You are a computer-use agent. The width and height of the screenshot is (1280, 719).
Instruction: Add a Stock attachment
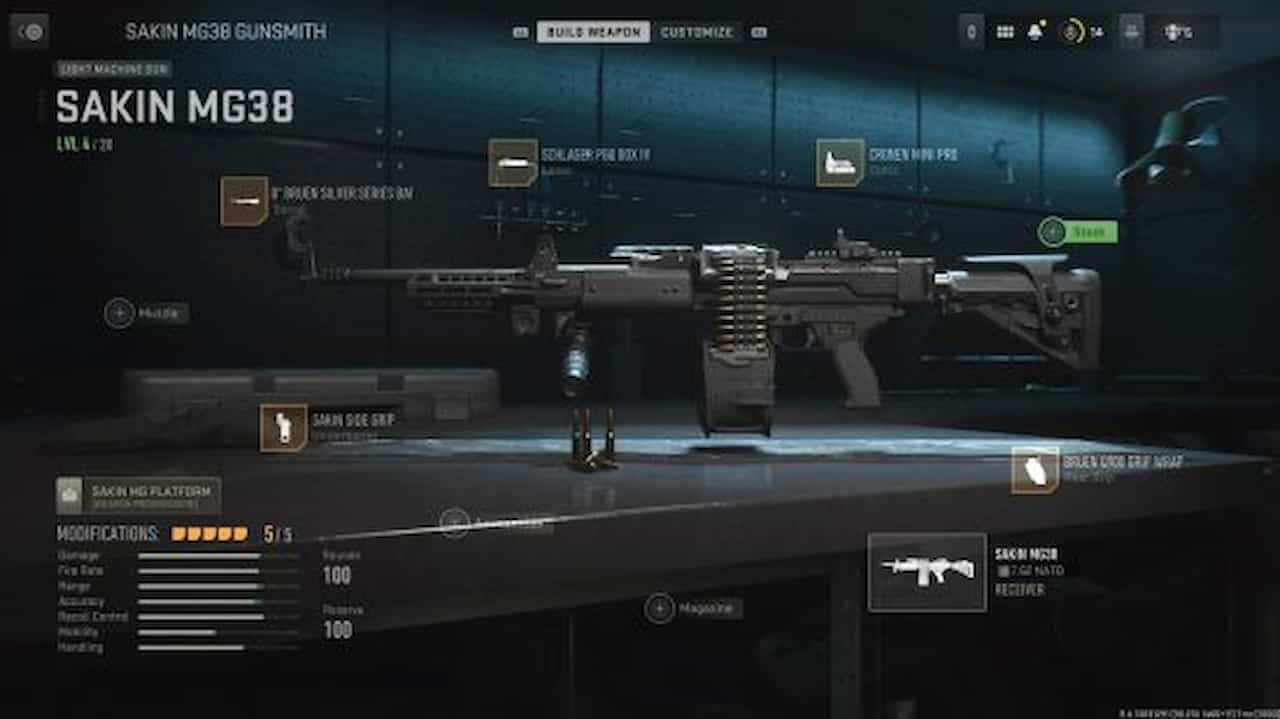tap(1052, 232)
